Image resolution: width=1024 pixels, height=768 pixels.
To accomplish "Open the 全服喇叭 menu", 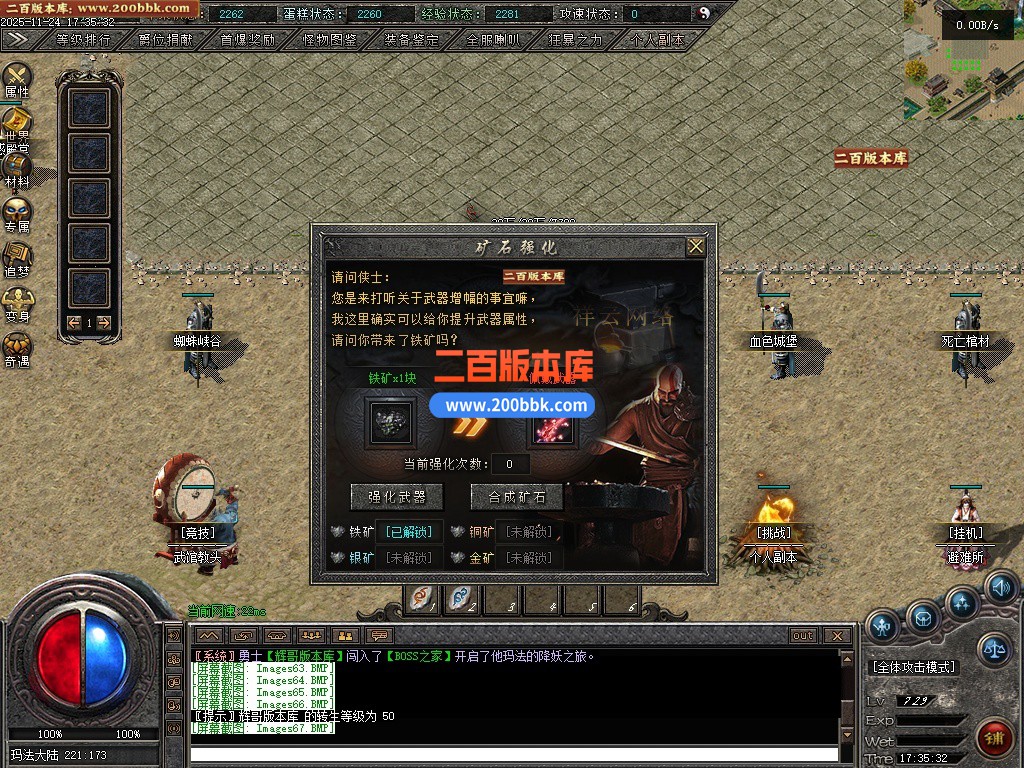I will tap(494, 40).
